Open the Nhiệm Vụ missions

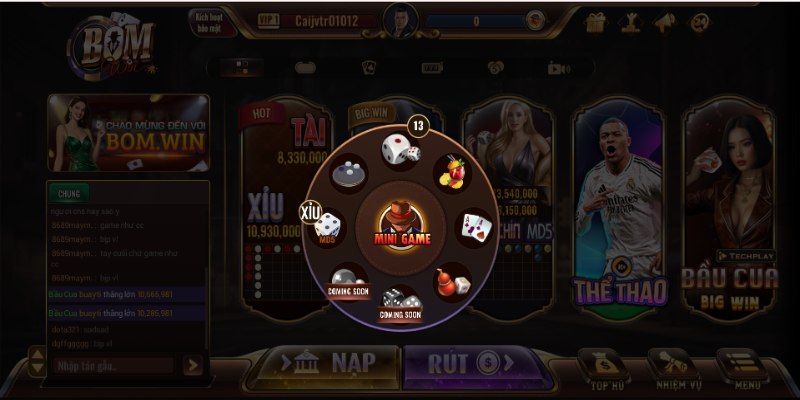coord(673,367)
